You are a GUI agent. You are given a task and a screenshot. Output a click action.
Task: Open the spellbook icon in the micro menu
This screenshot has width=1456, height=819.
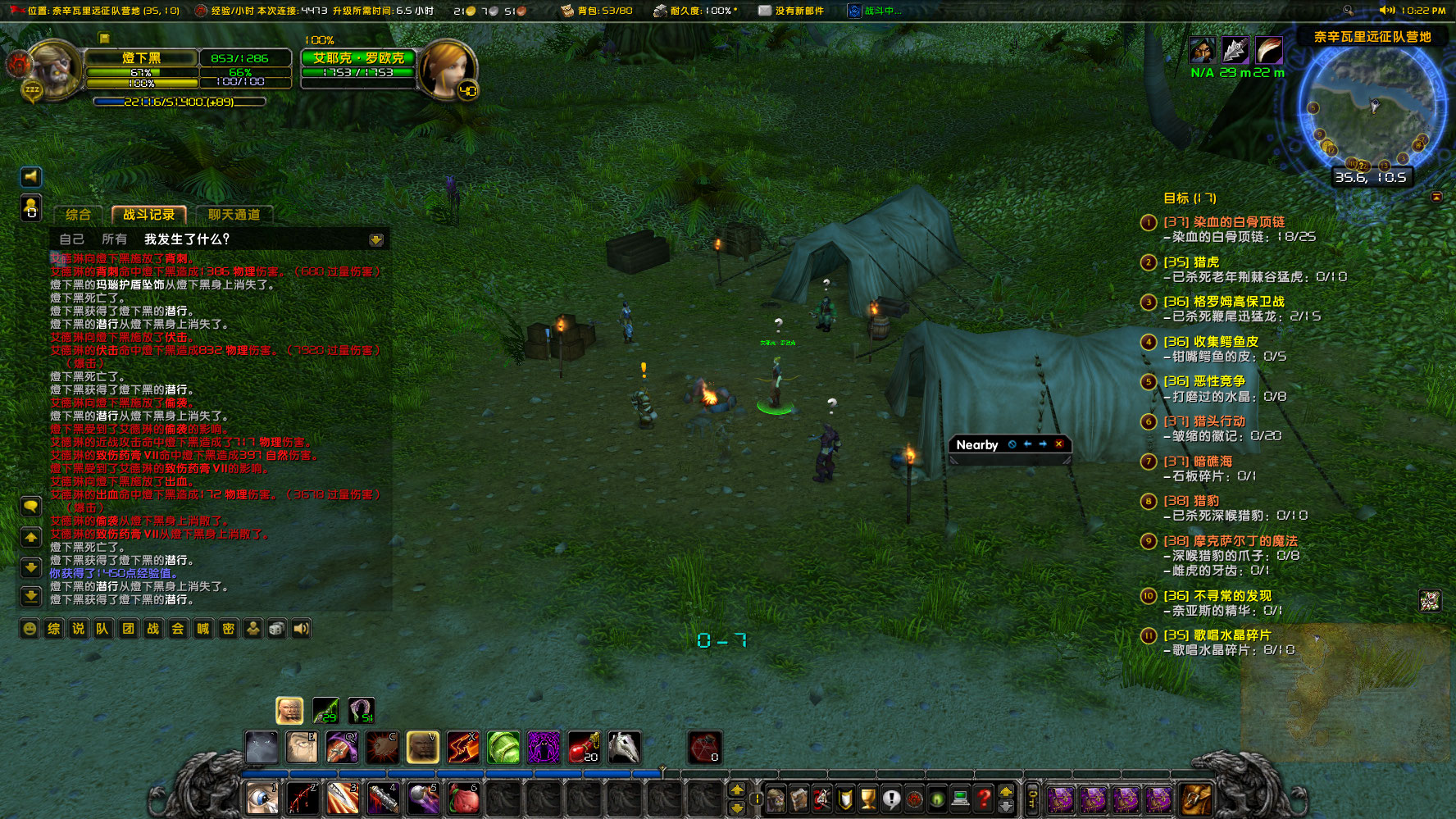[799, 799]
